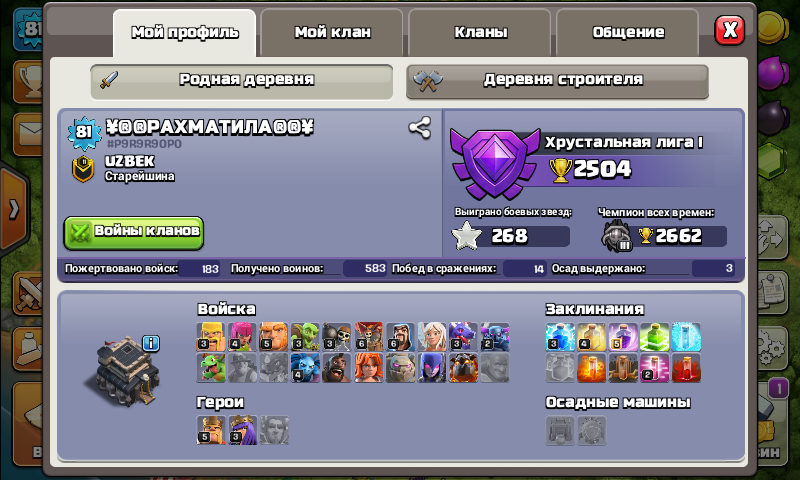This screenshot has height=480, width=800.
Task: Choose the Archer troop icon
Action: [x=242, y=337]
